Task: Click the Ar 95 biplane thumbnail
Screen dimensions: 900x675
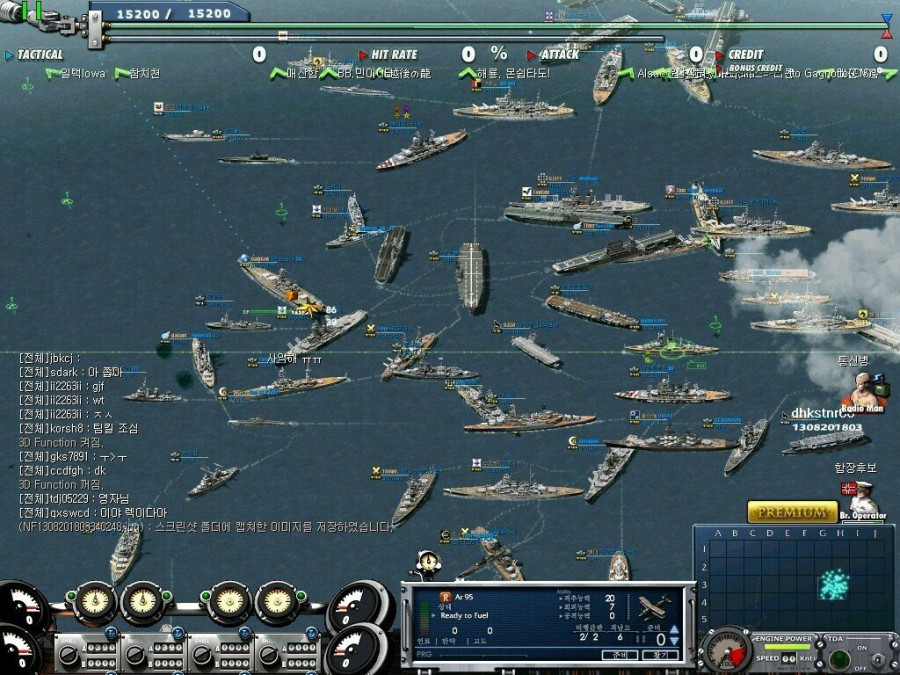Action: [654, 606]
